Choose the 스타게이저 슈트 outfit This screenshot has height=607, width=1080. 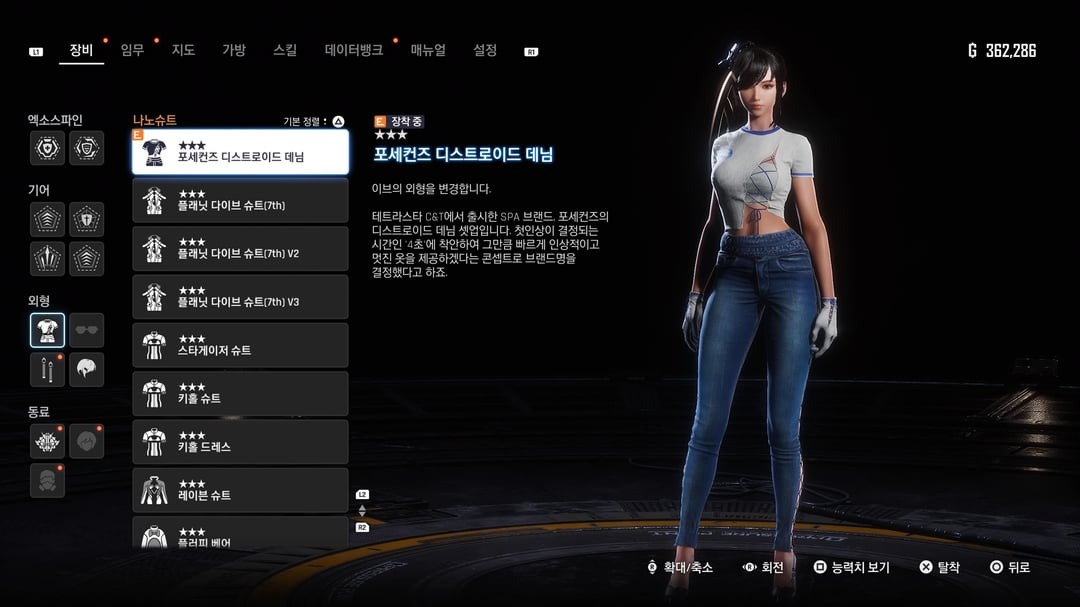(240, 345)
